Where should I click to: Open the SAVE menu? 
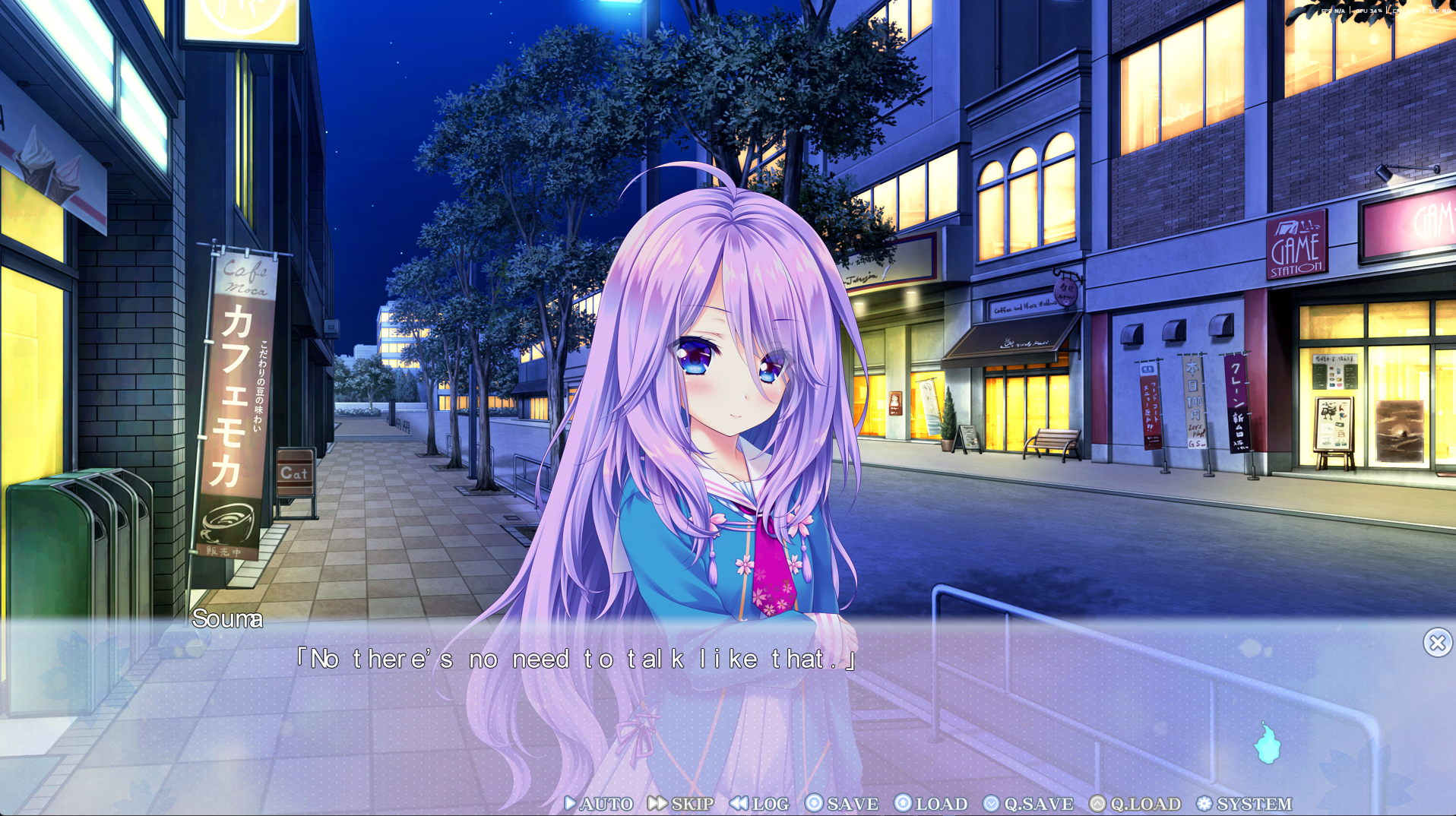[842, 804]
